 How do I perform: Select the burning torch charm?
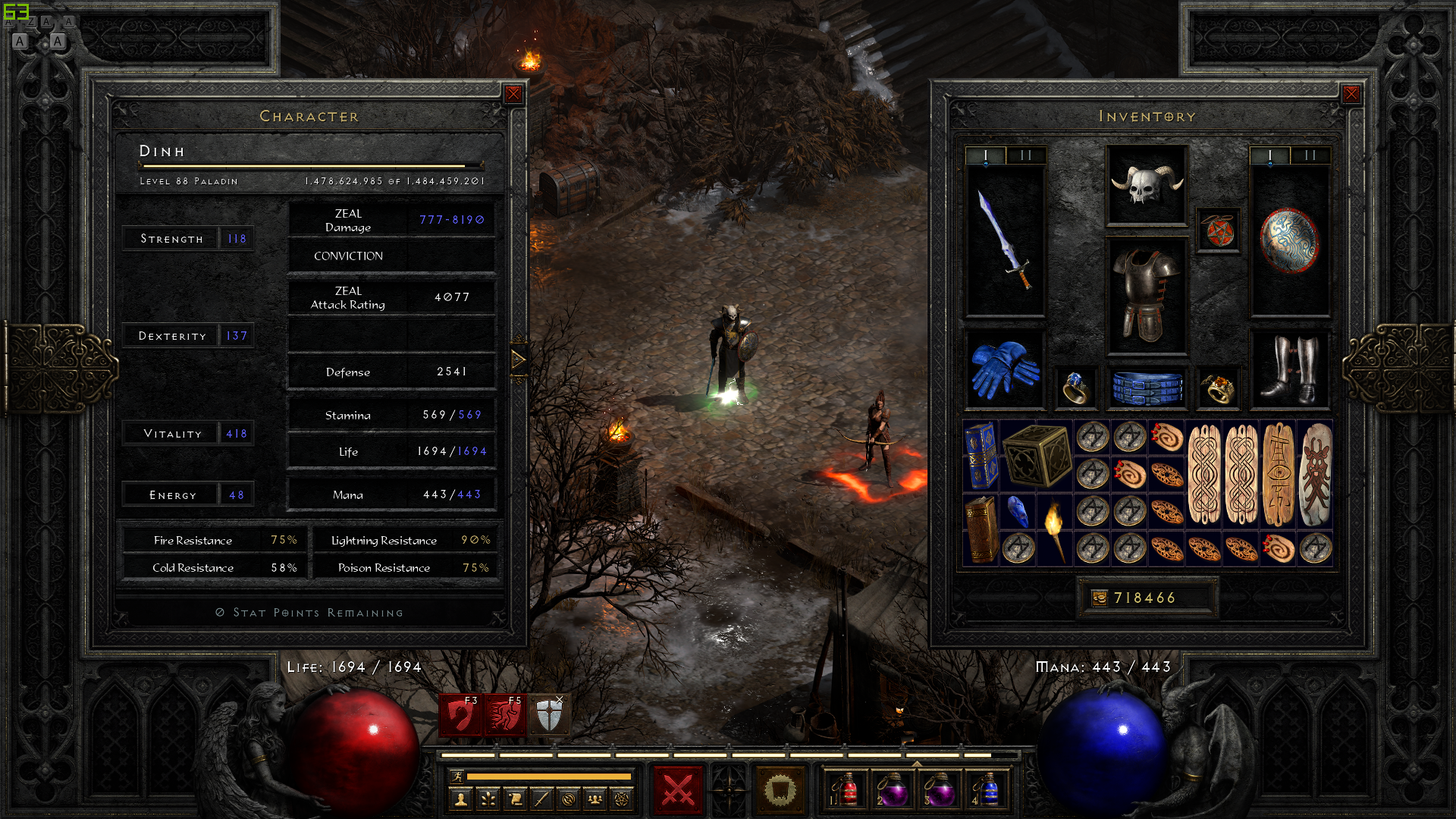point(1055,529)
